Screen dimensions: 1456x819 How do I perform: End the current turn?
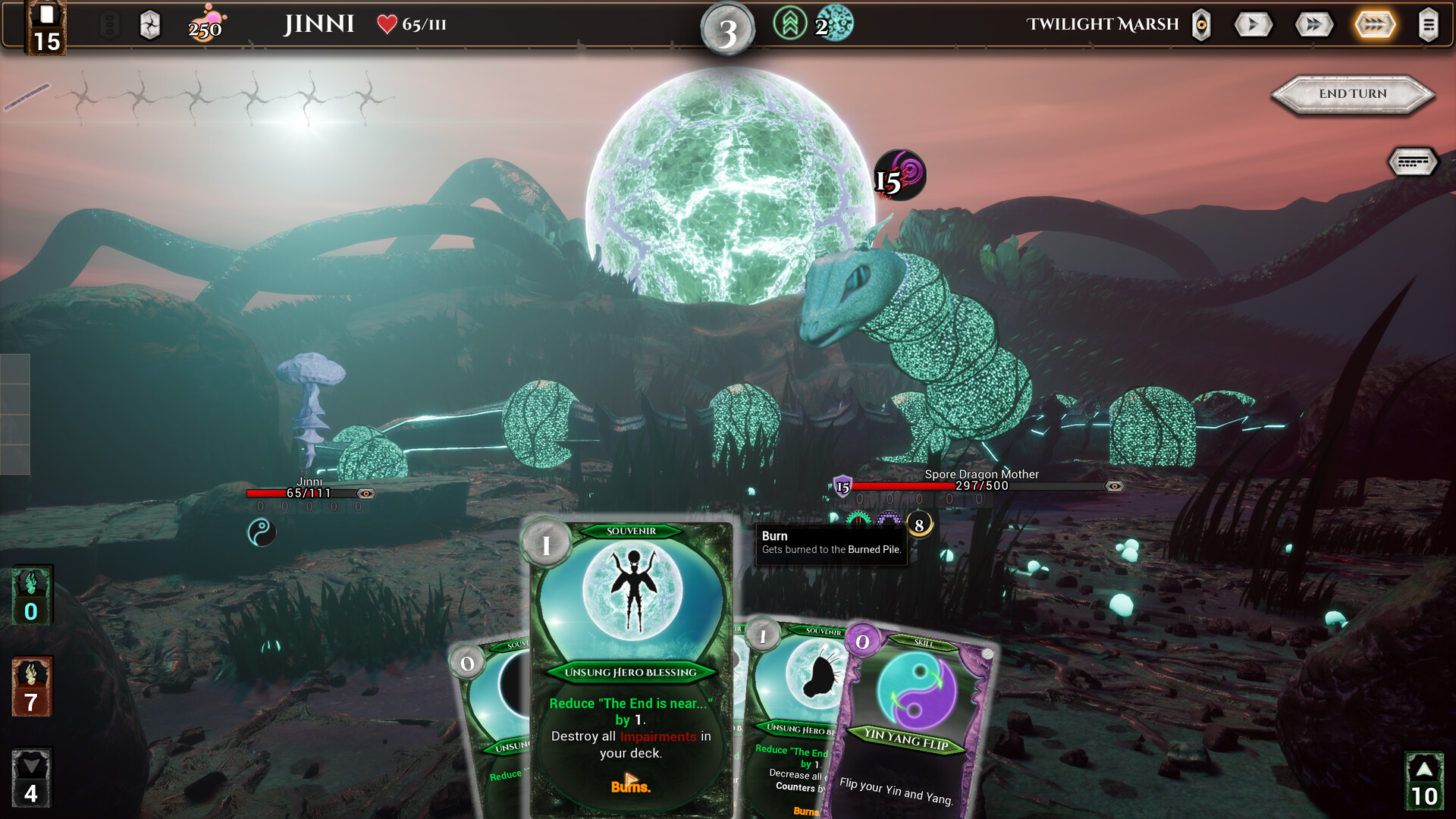pyautogui.click(x=1353, y=94)
